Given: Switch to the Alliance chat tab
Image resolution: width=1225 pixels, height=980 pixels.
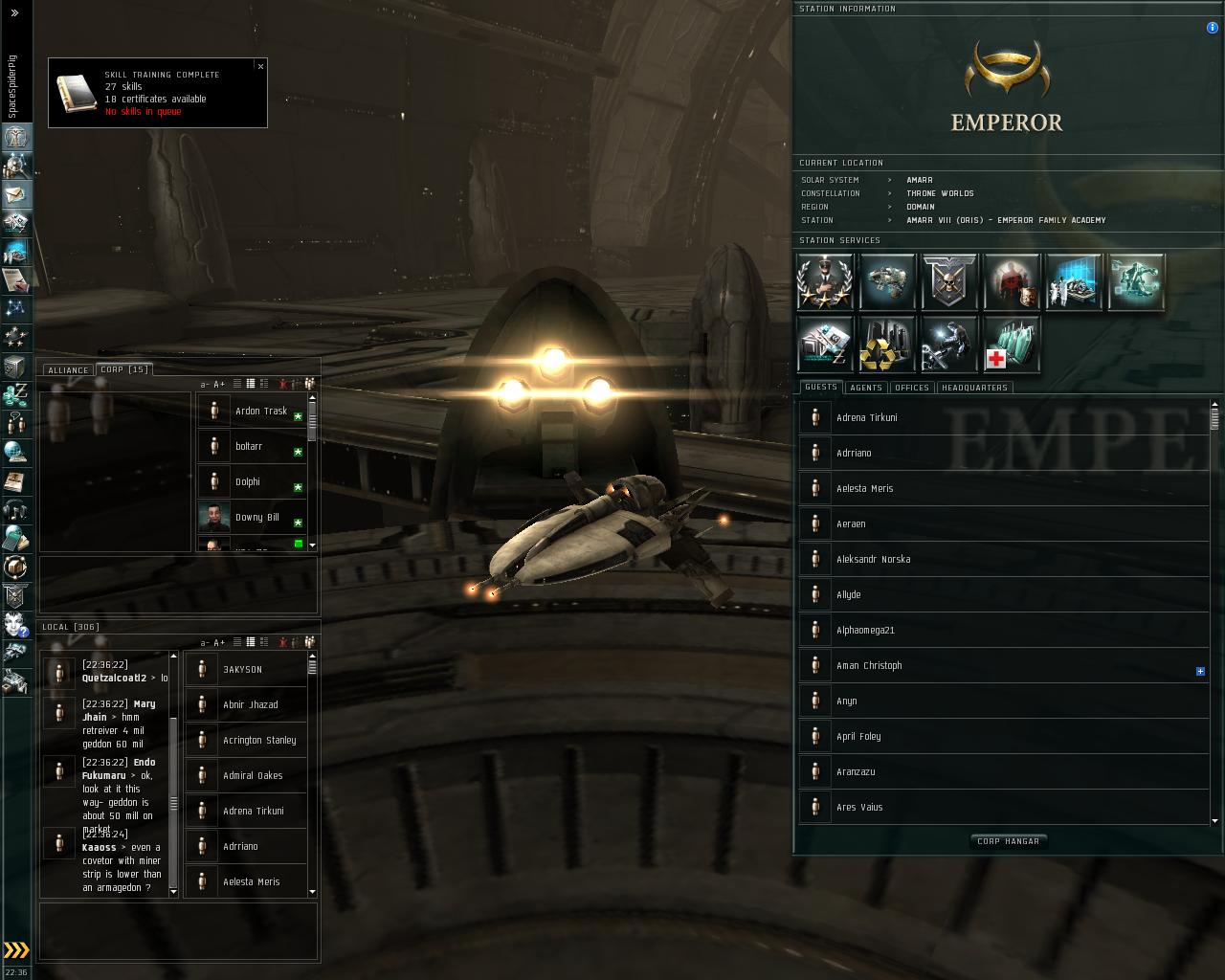Looking at the screenshot, I should (x=68, y=370).
